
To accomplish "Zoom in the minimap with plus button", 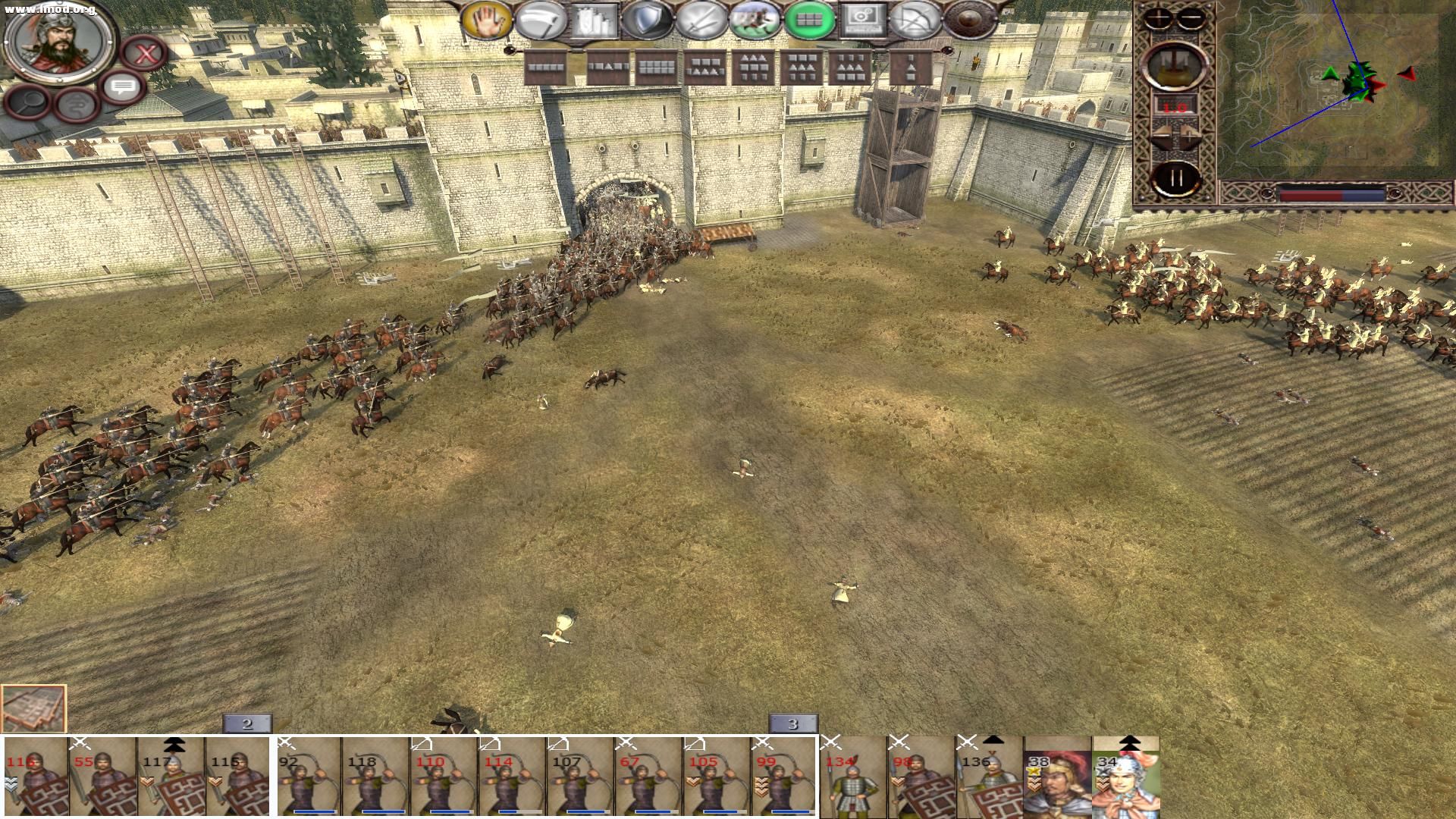I will (x=1158, y=18).
